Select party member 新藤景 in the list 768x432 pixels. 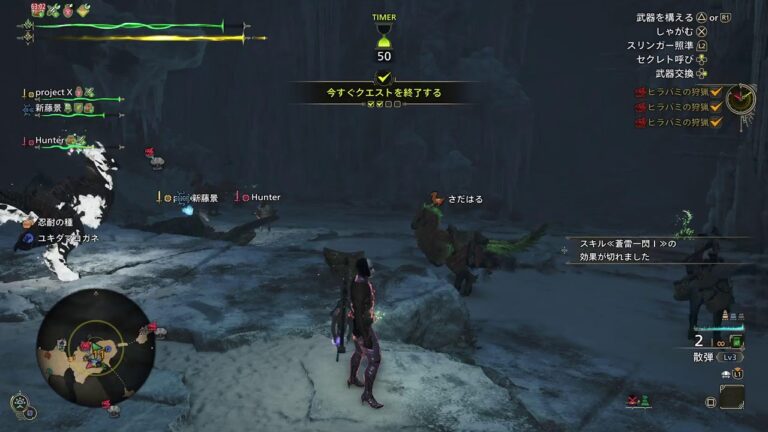pos(53,108)
